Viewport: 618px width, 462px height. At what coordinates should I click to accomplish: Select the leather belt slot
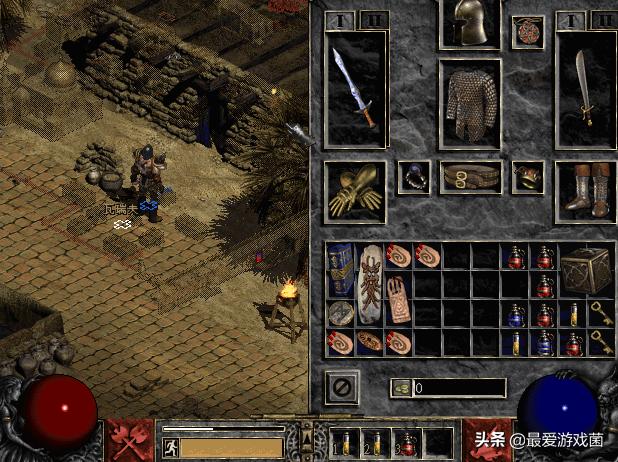point(469,177)
